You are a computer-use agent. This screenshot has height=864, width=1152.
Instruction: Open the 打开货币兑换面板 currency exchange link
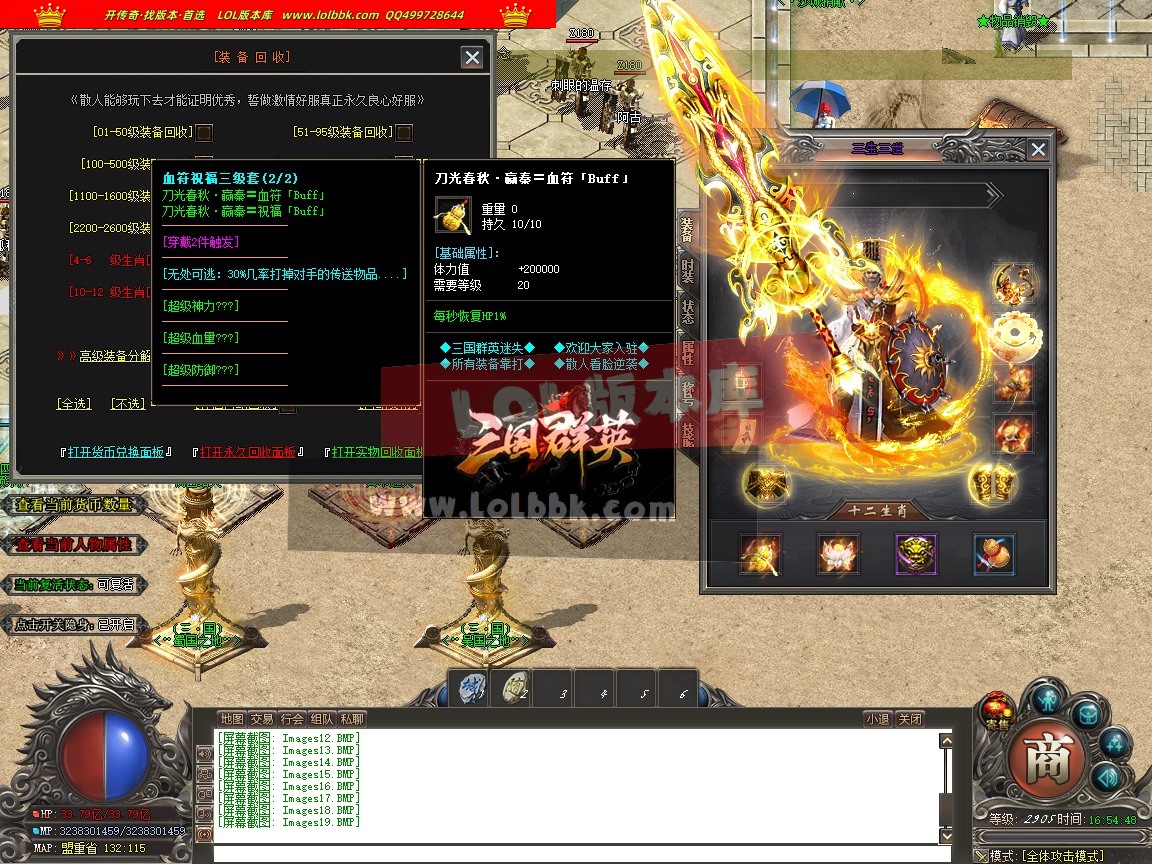pyautogui.click(x=116, y=452)
